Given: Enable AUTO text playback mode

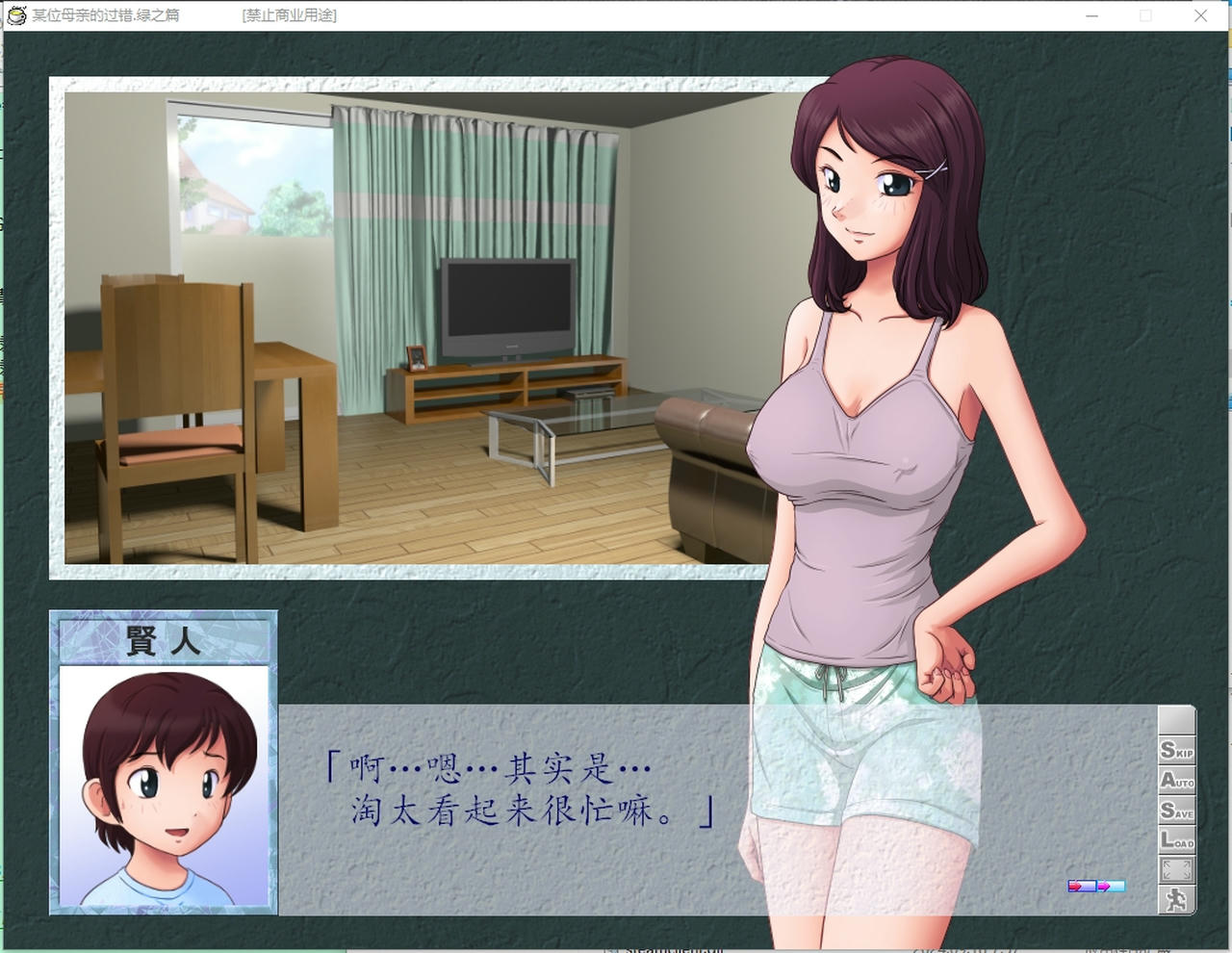Looking at the screenshot, I should click(x=1177, y=782).
